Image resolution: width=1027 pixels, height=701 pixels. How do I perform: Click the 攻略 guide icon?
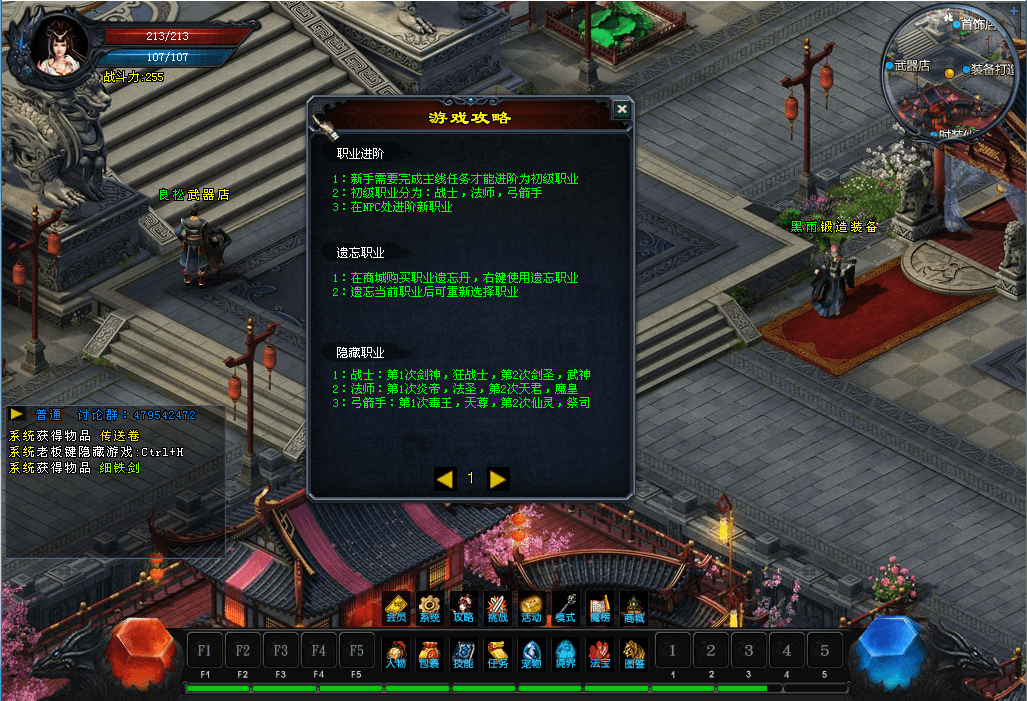(463, 608)
